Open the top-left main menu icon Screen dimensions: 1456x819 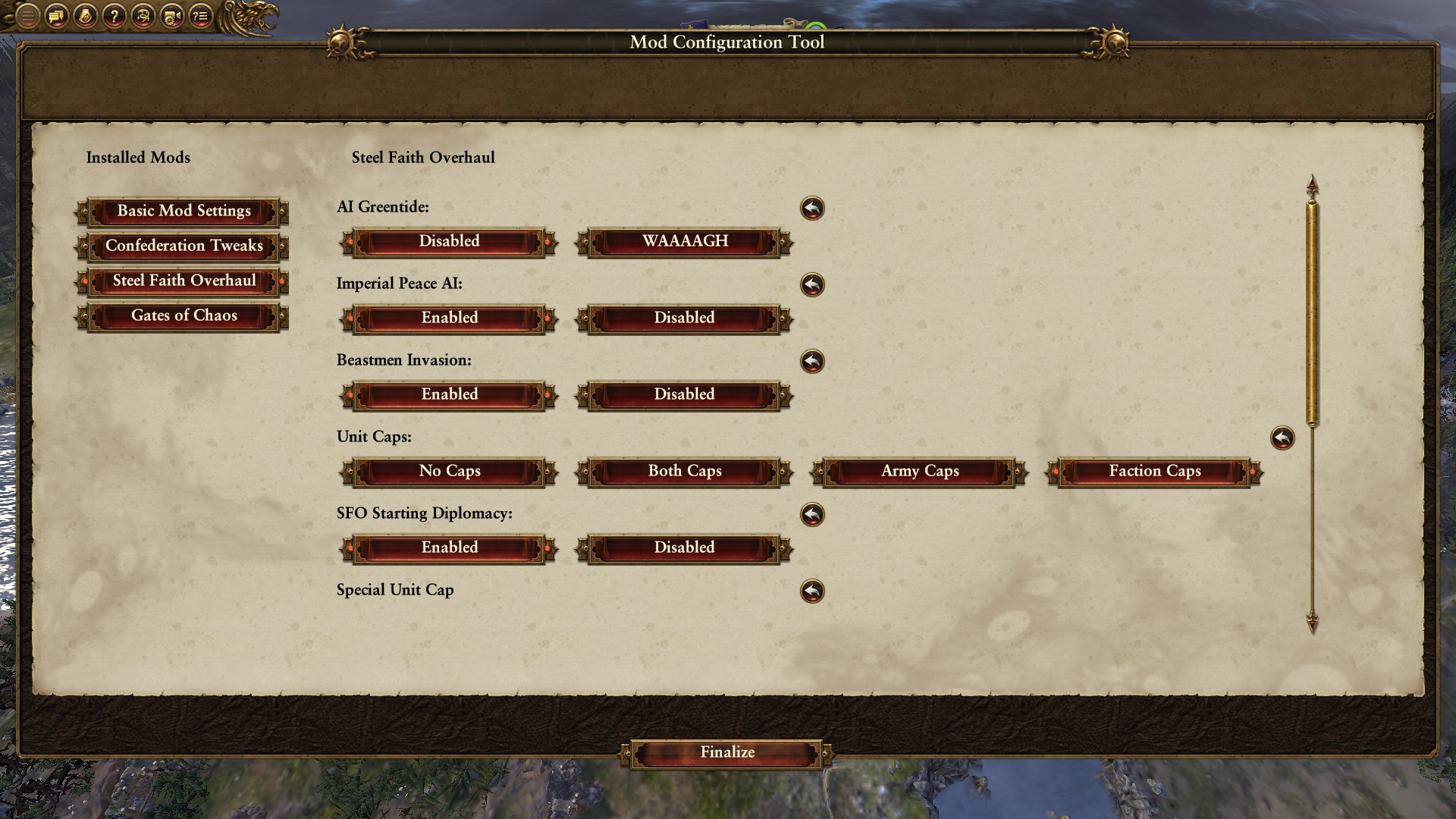coord(27,16)
